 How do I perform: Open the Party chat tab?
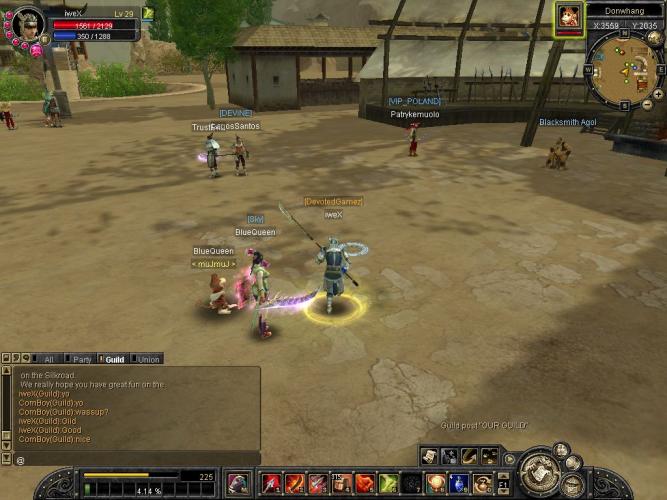[x=82, y=359]
